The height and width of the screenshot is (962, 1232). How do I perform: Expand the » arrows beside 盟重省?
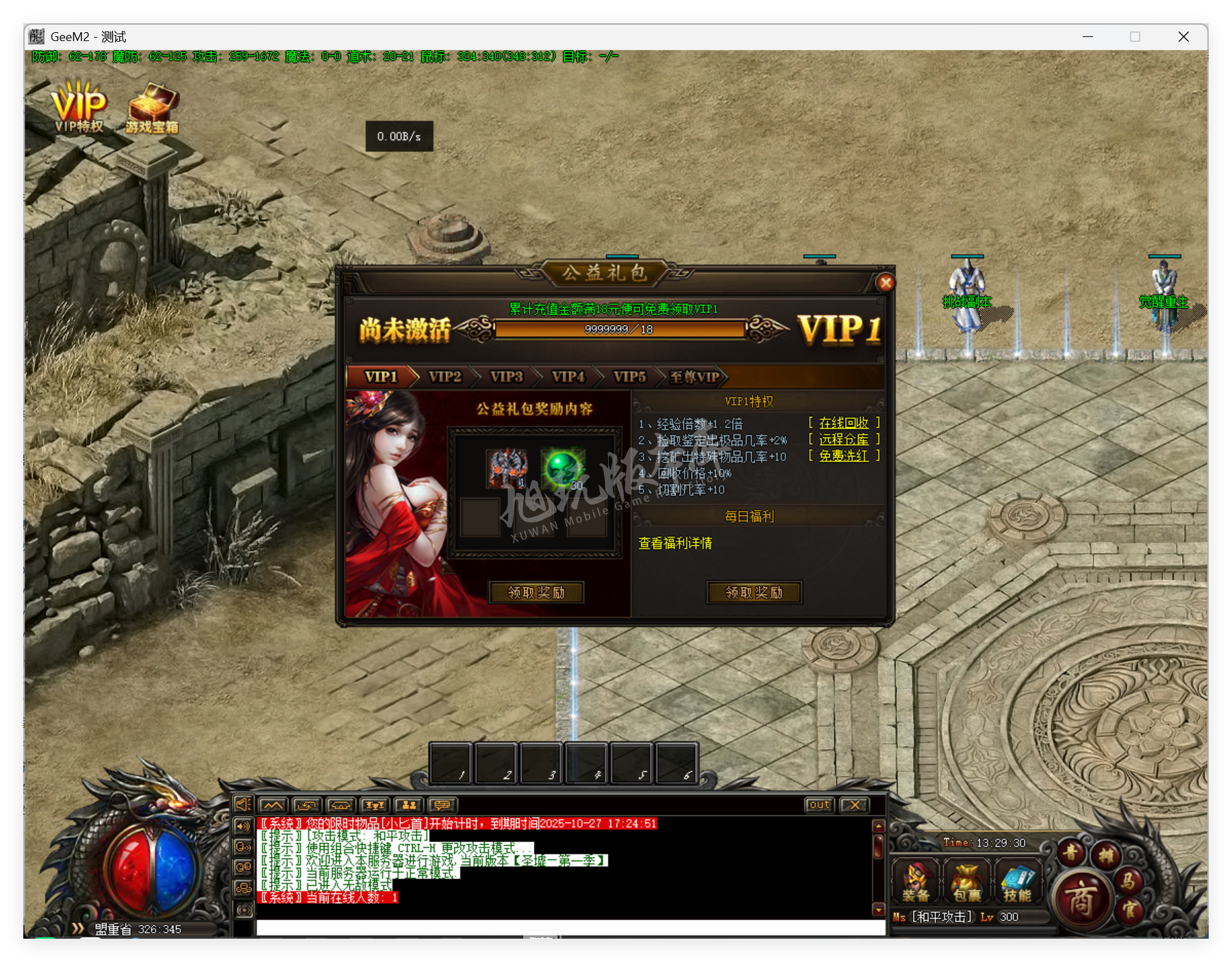pos(77,929)
